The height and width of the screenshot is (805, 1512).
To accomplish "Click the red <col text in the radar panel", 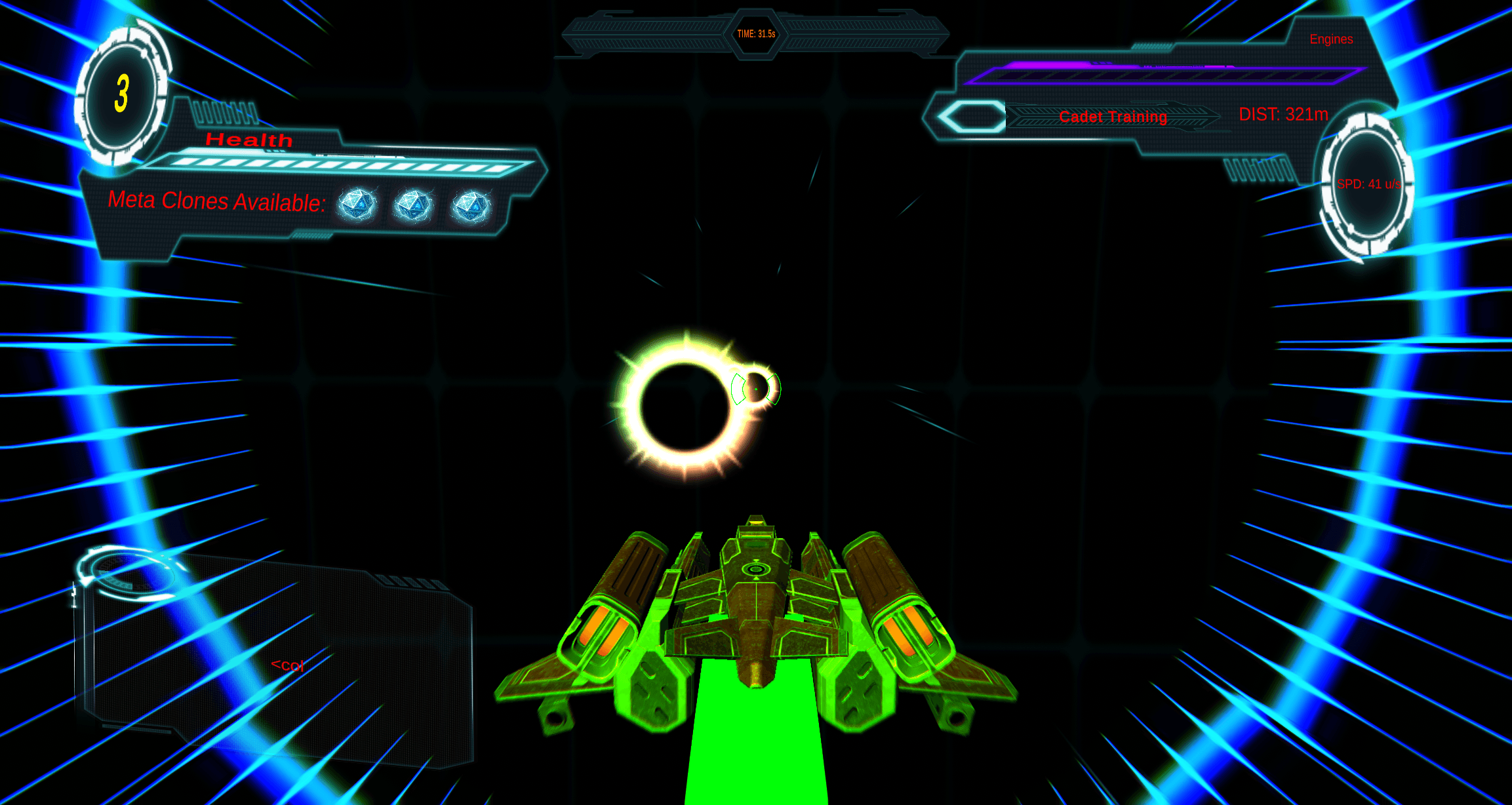I will tap(287, 666).
